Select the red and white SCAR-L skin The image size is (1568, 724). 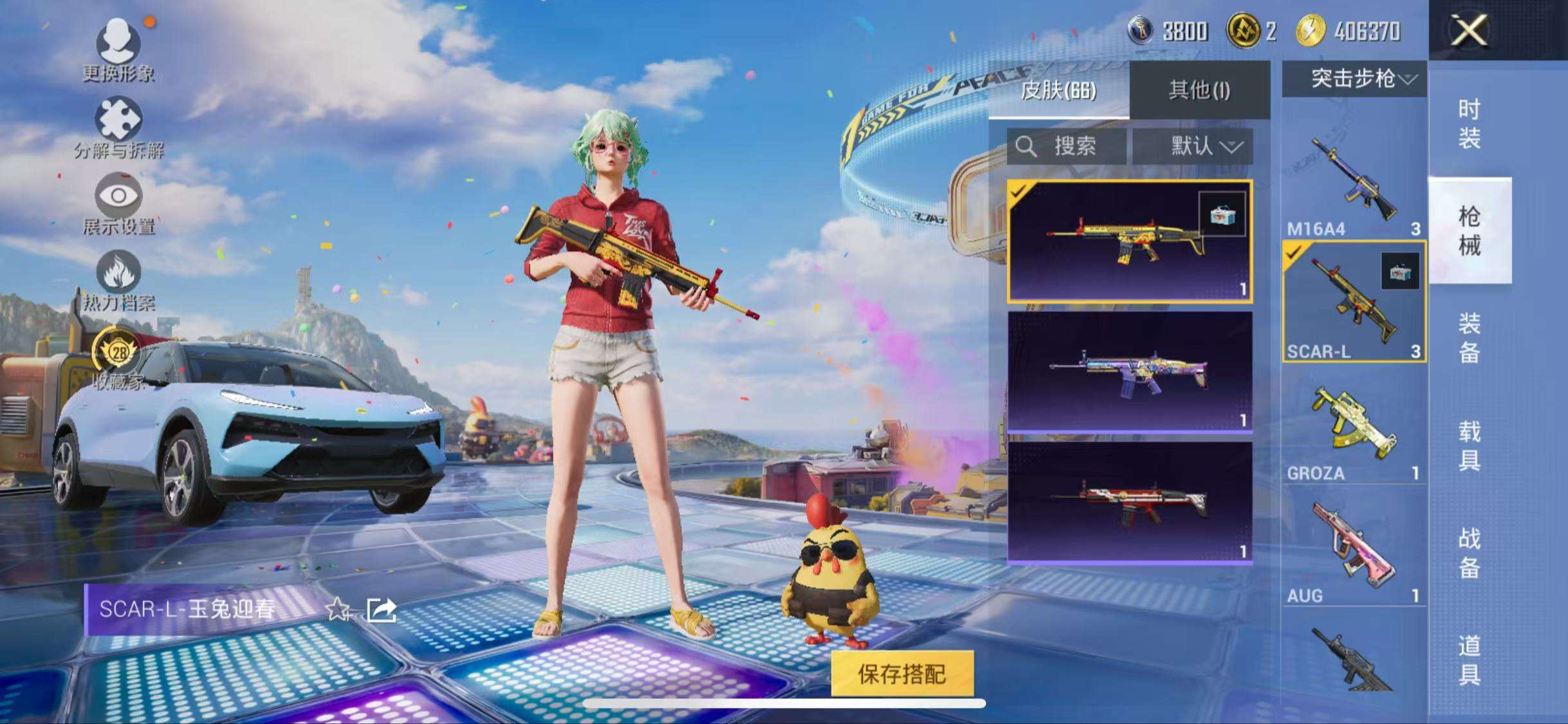(1130, 502)
